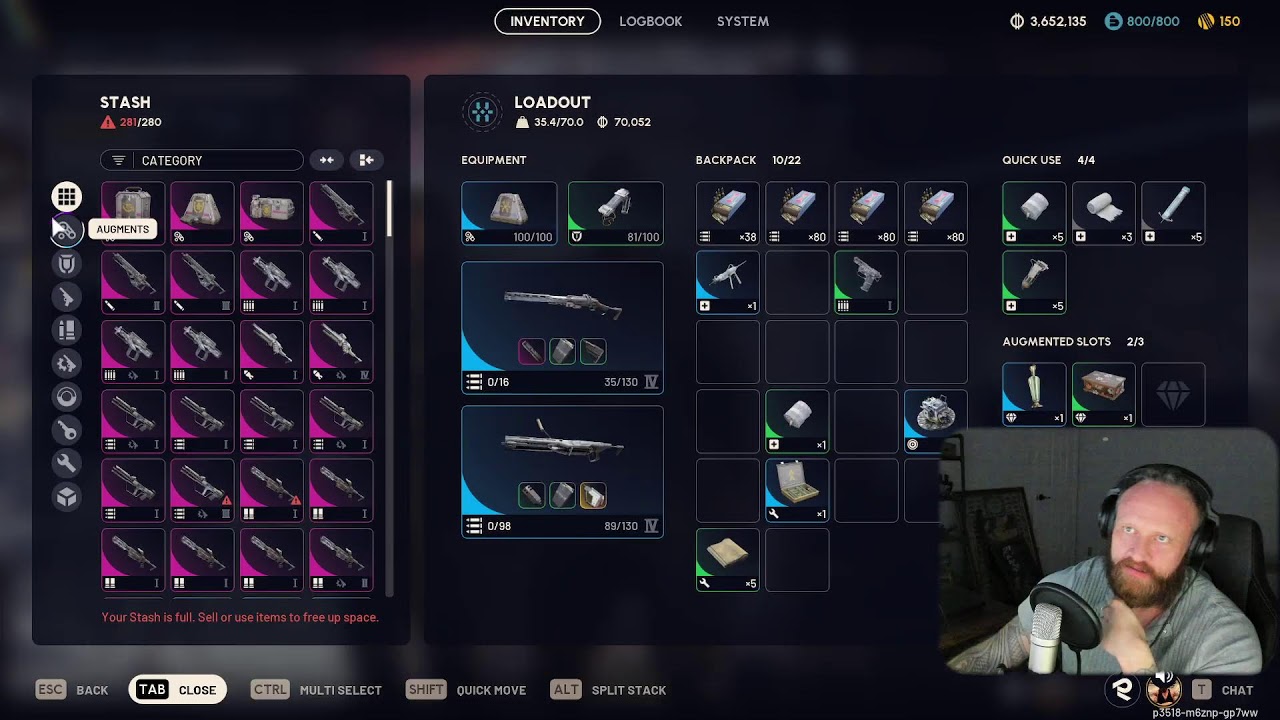Select the empty third augmented slot
The height and width of the screenshot is (720, 1280).
(x=1173, y=394)
